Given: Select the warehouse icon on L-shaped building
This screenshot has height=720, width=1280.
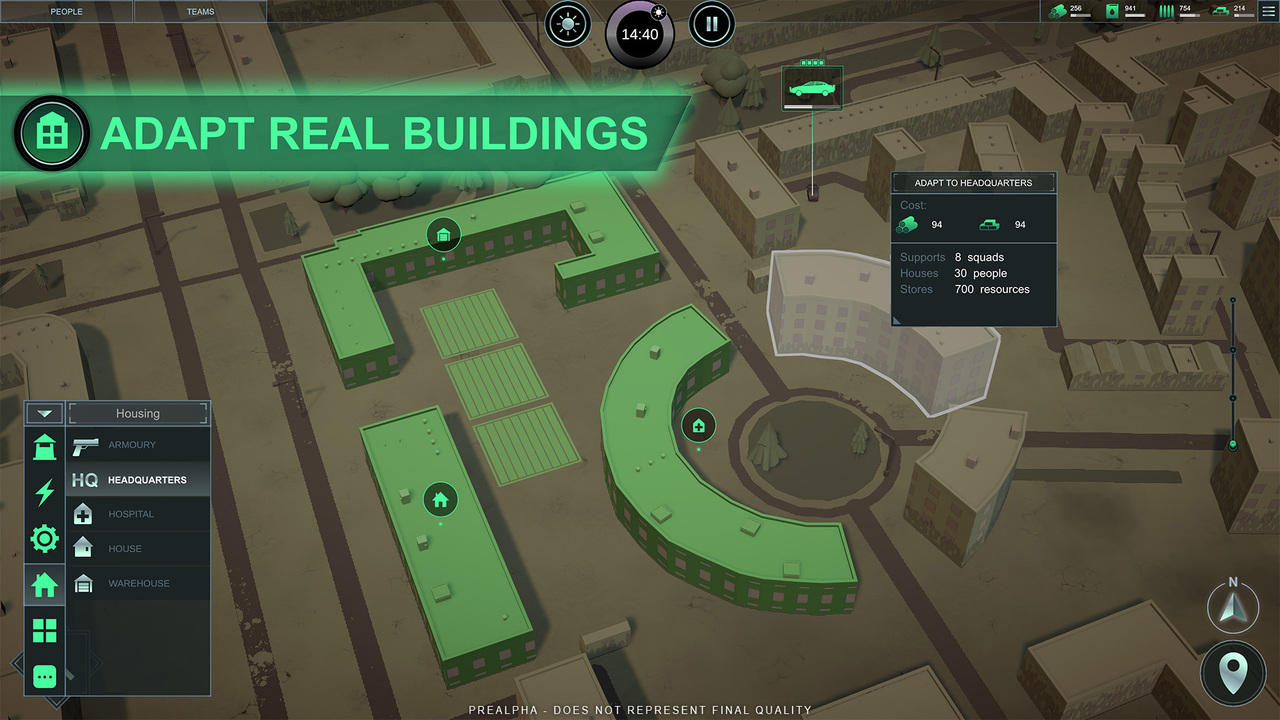Looking at the screenshot, I should pyautogui.click(x=443, y=236).
